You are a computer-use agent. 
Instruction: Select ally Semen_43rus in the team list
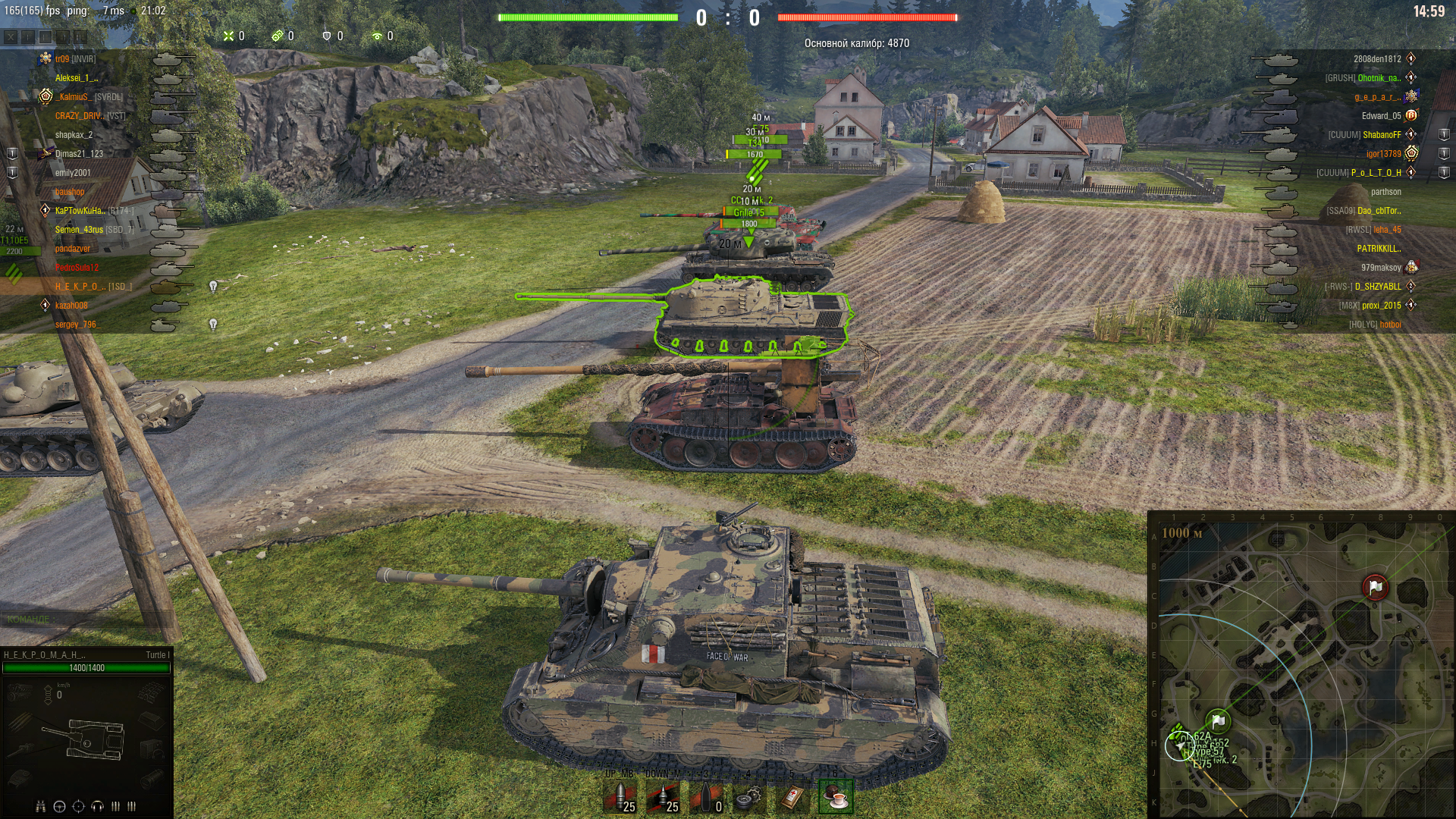click(79, 230)
